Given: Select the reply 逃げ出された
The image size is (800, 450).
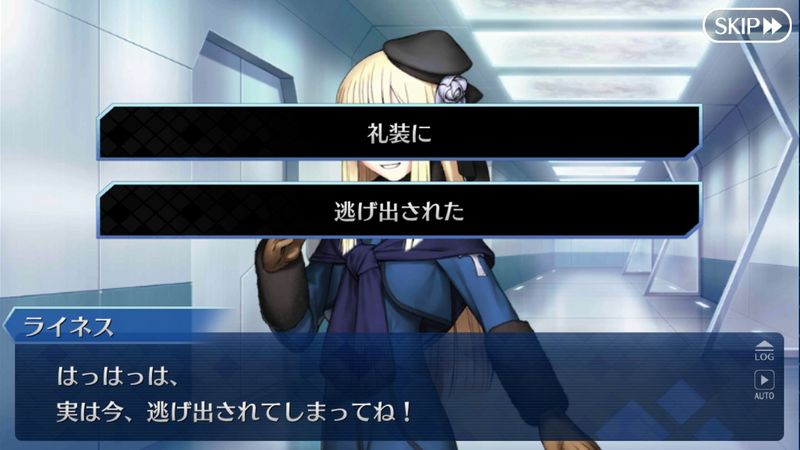Looking at the screenshot, I should (399, 211).
